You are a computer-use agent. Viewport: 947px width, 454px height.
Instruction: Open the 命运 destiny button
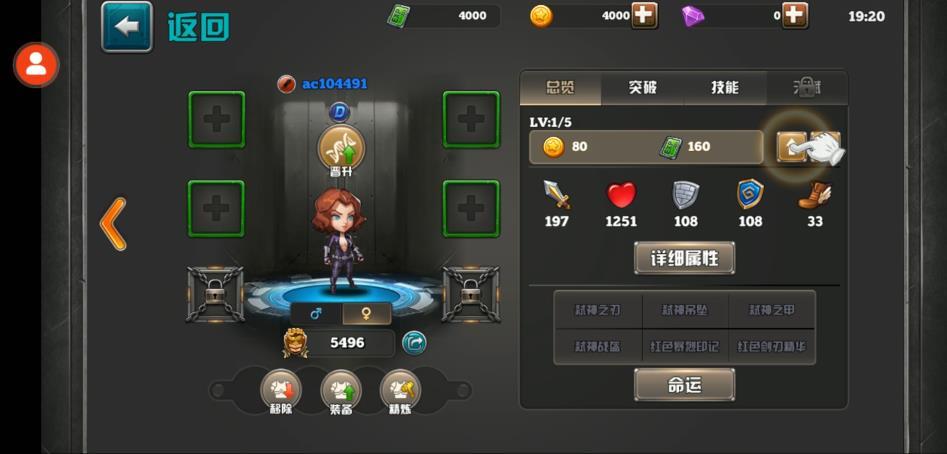point(685,384)
